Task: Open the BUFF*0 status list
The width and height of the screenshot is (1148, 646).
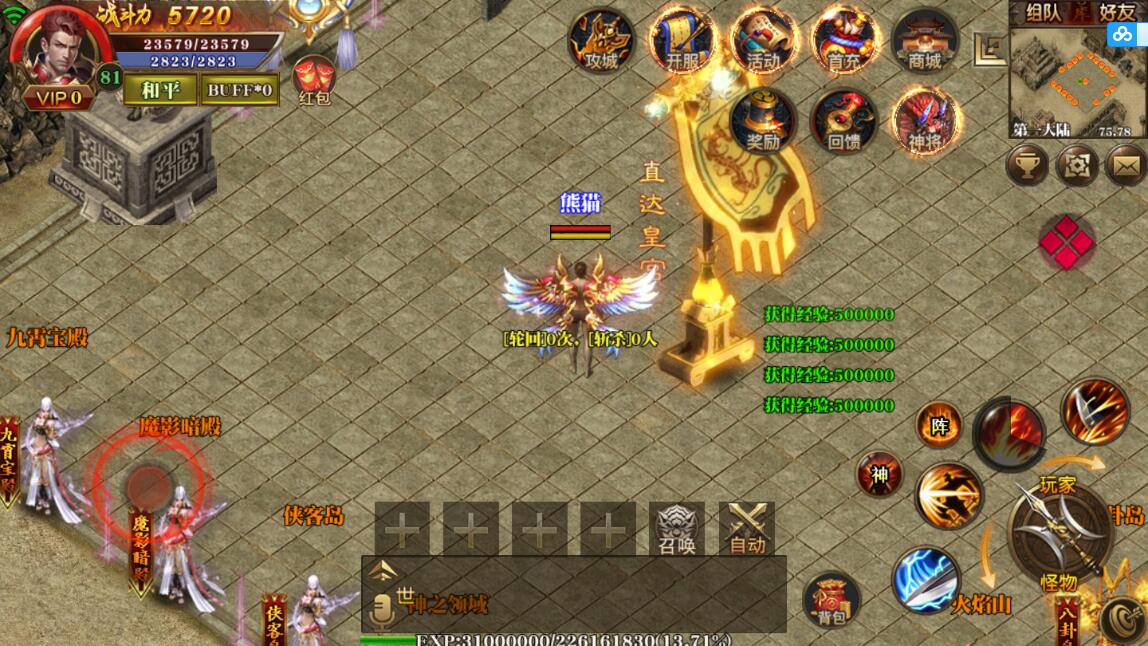Action: [240, 90]
